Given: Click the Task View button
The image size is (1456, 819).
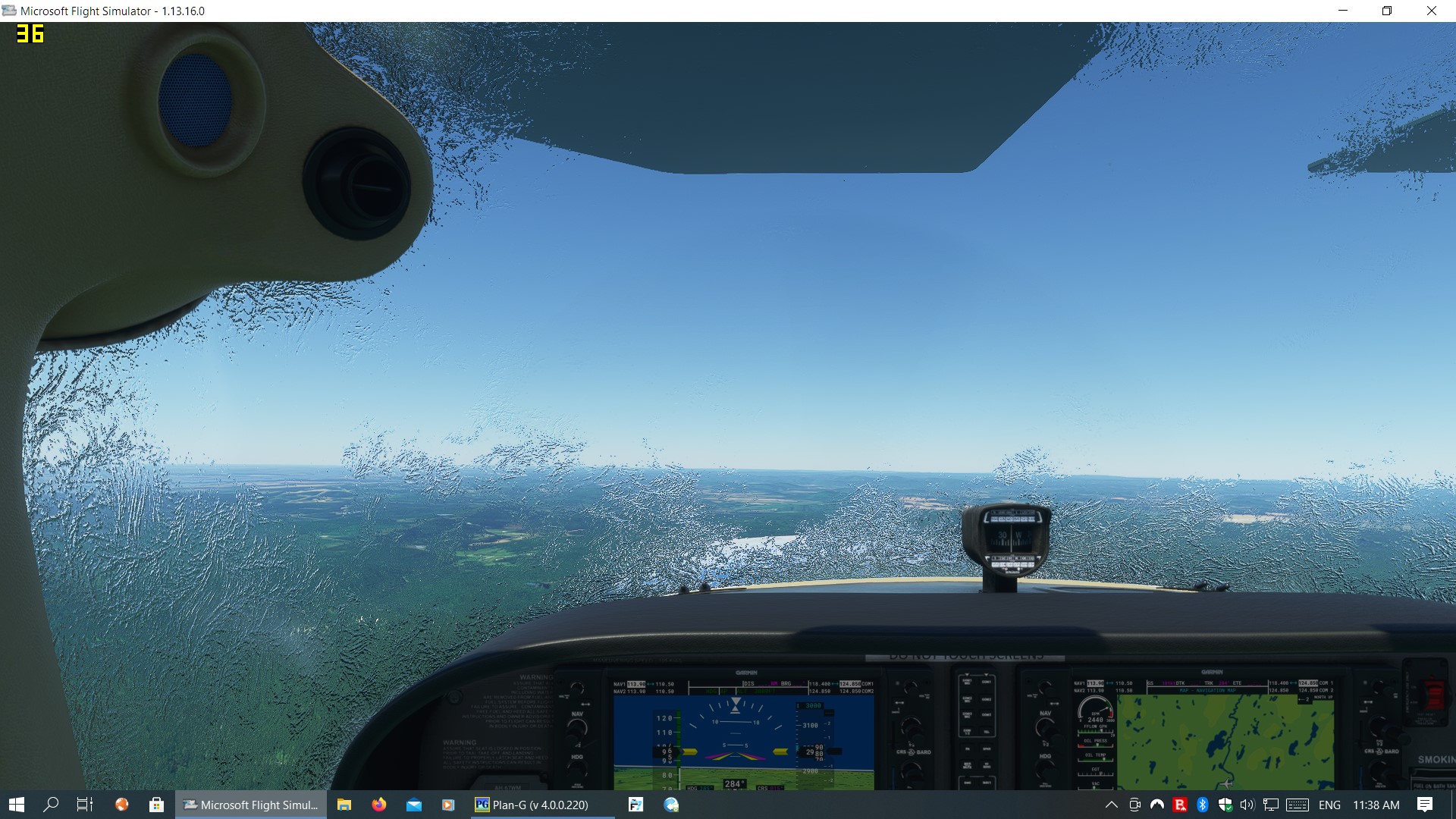Looking at the screenshot, I should pyautogui.click(x=84, y=805).
